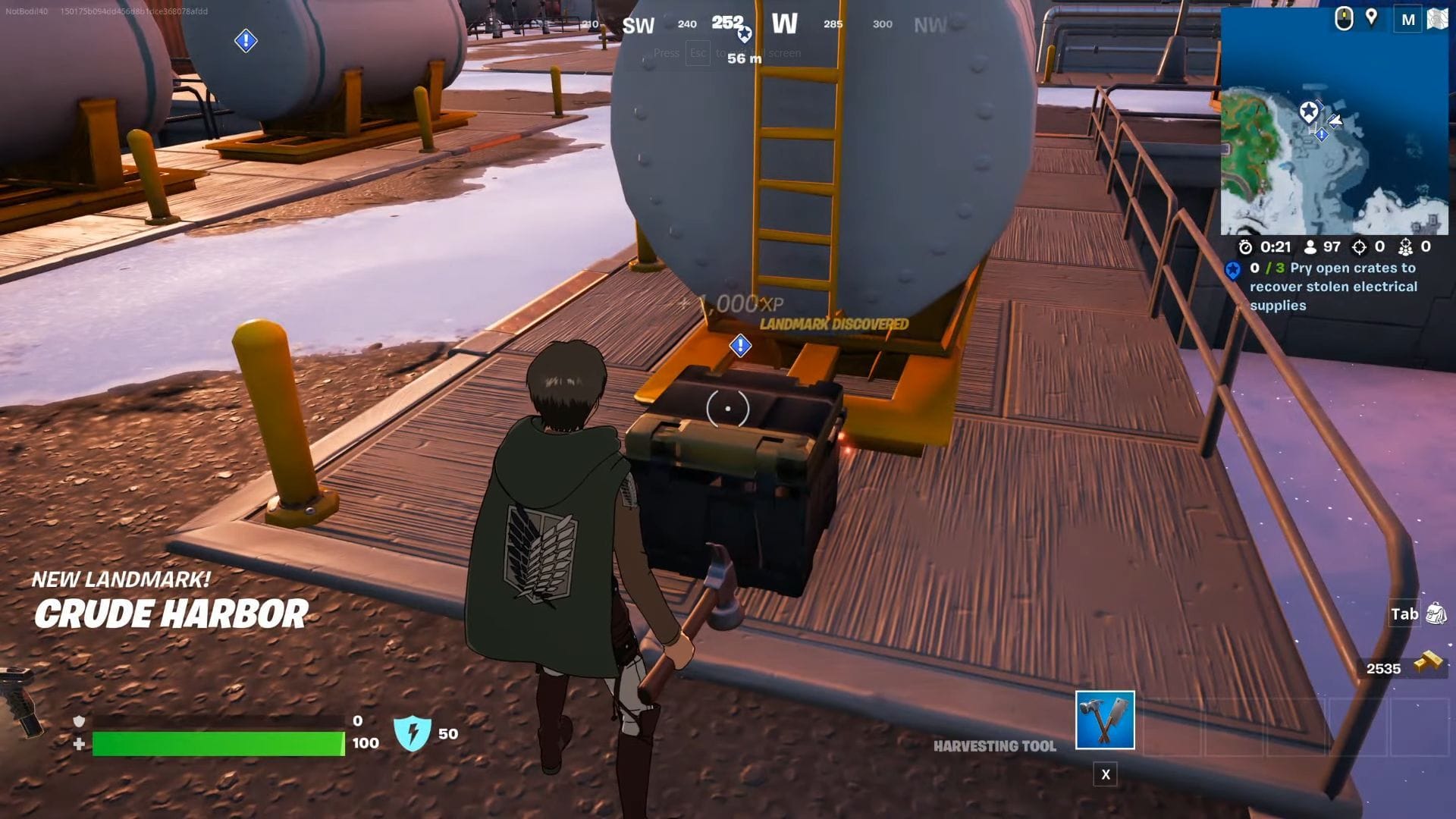Screen dimensions: 1456x819
Task: Click the stopwatch timer icon under the minimap
Action: click(1244, 246)
